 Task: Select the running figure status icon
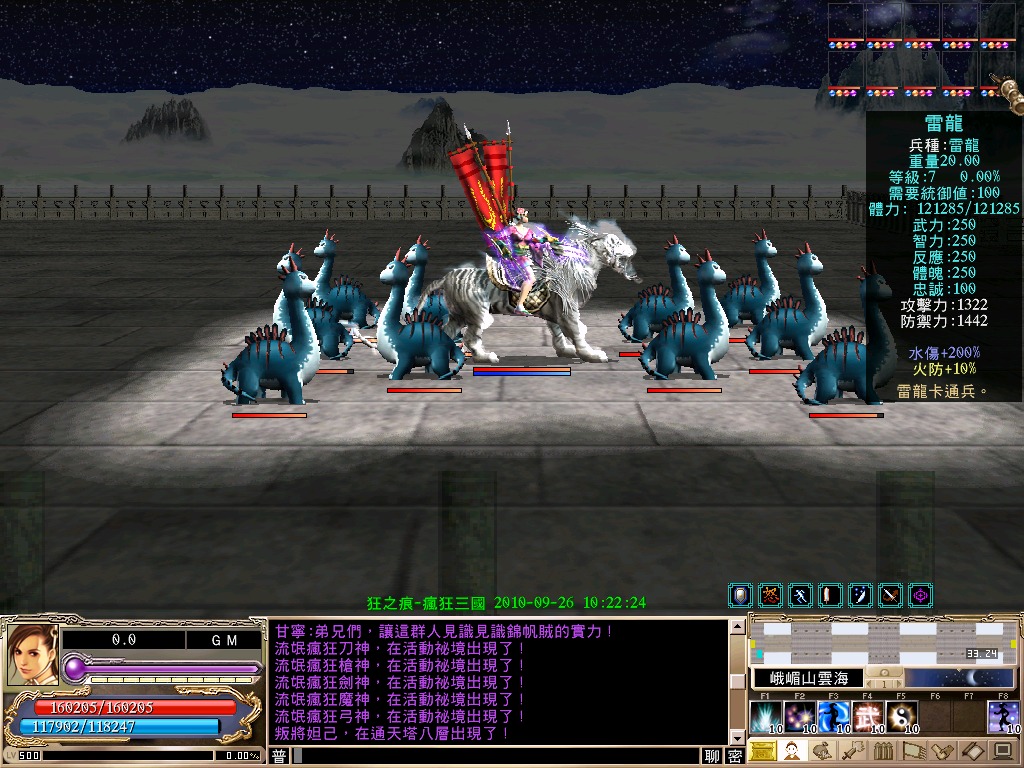click(x=800, y=596)
